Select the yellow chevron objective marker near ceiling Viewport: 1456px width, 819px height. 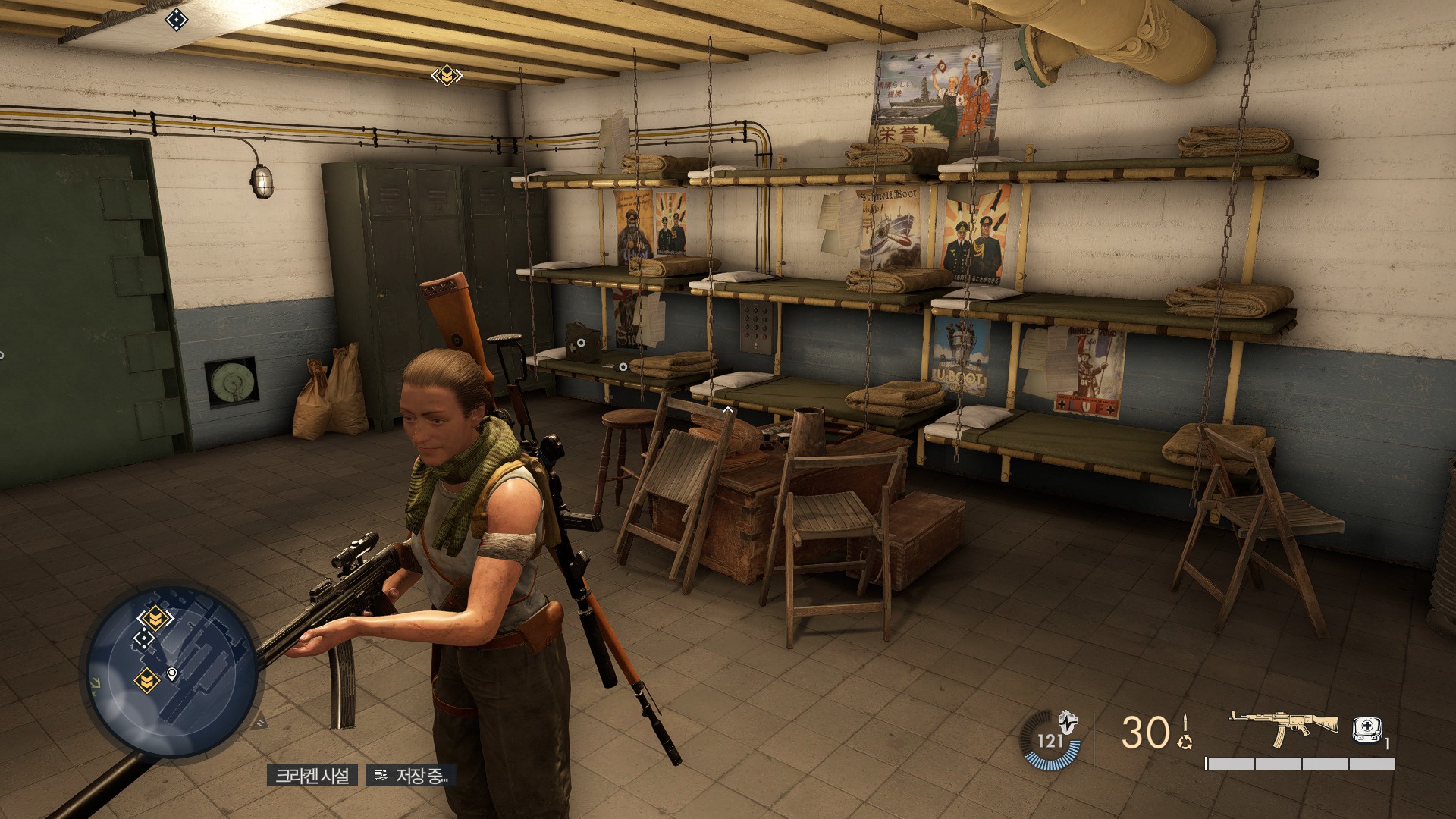447,75
